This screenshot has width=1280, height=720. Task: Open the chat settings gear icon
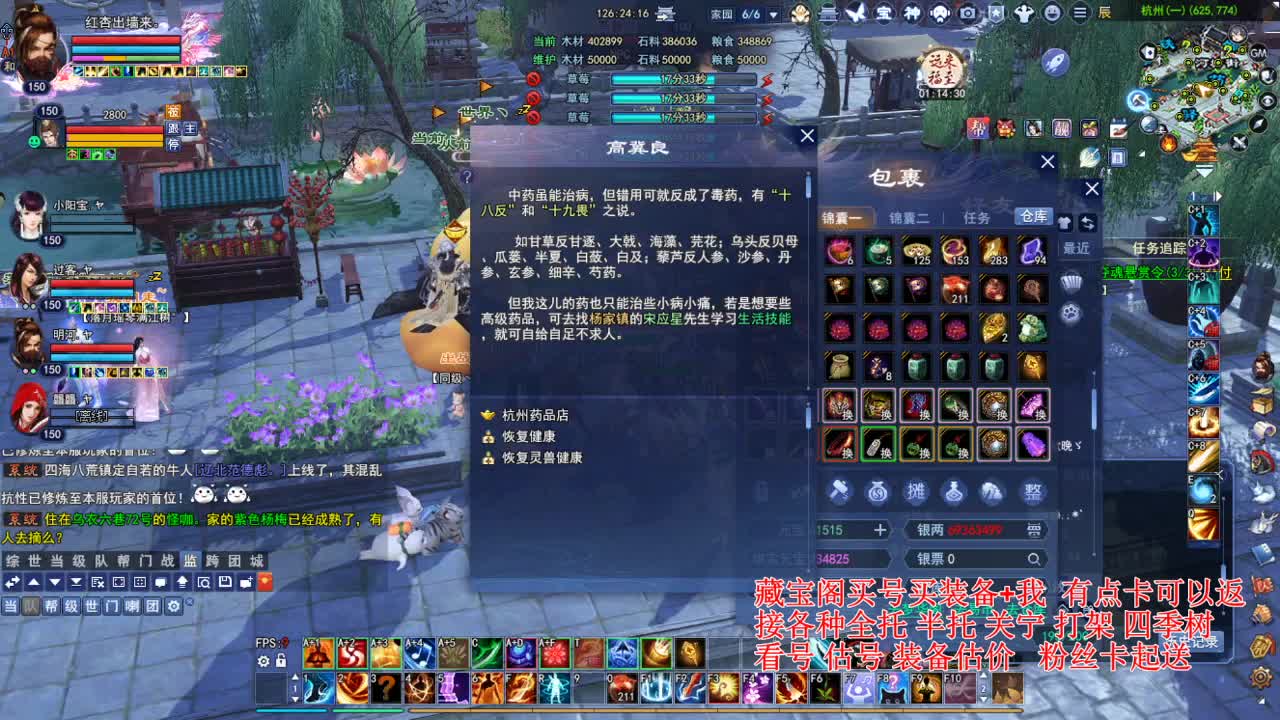coord(173,607)
